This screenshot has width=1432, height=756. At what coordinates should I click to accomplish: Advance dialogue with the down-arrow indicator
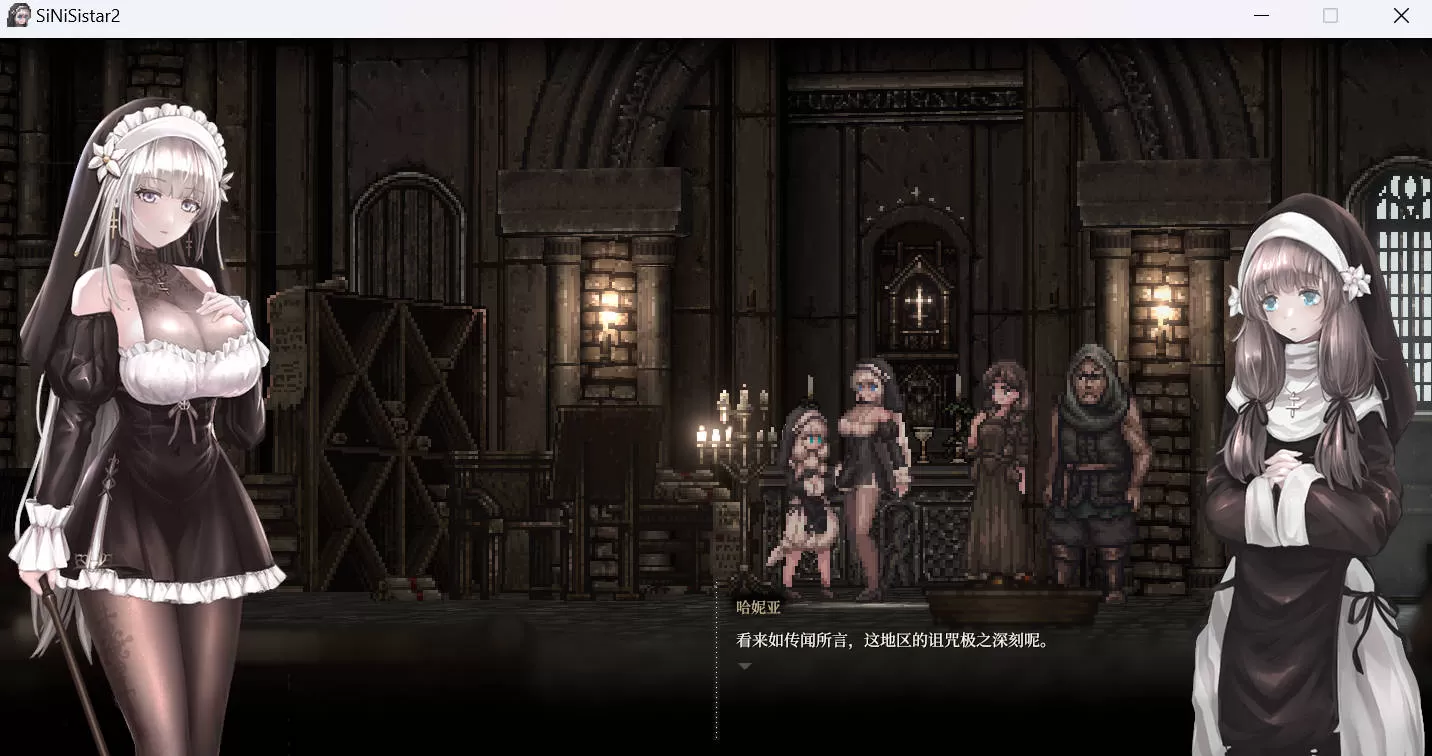click(x=744, y=665)
